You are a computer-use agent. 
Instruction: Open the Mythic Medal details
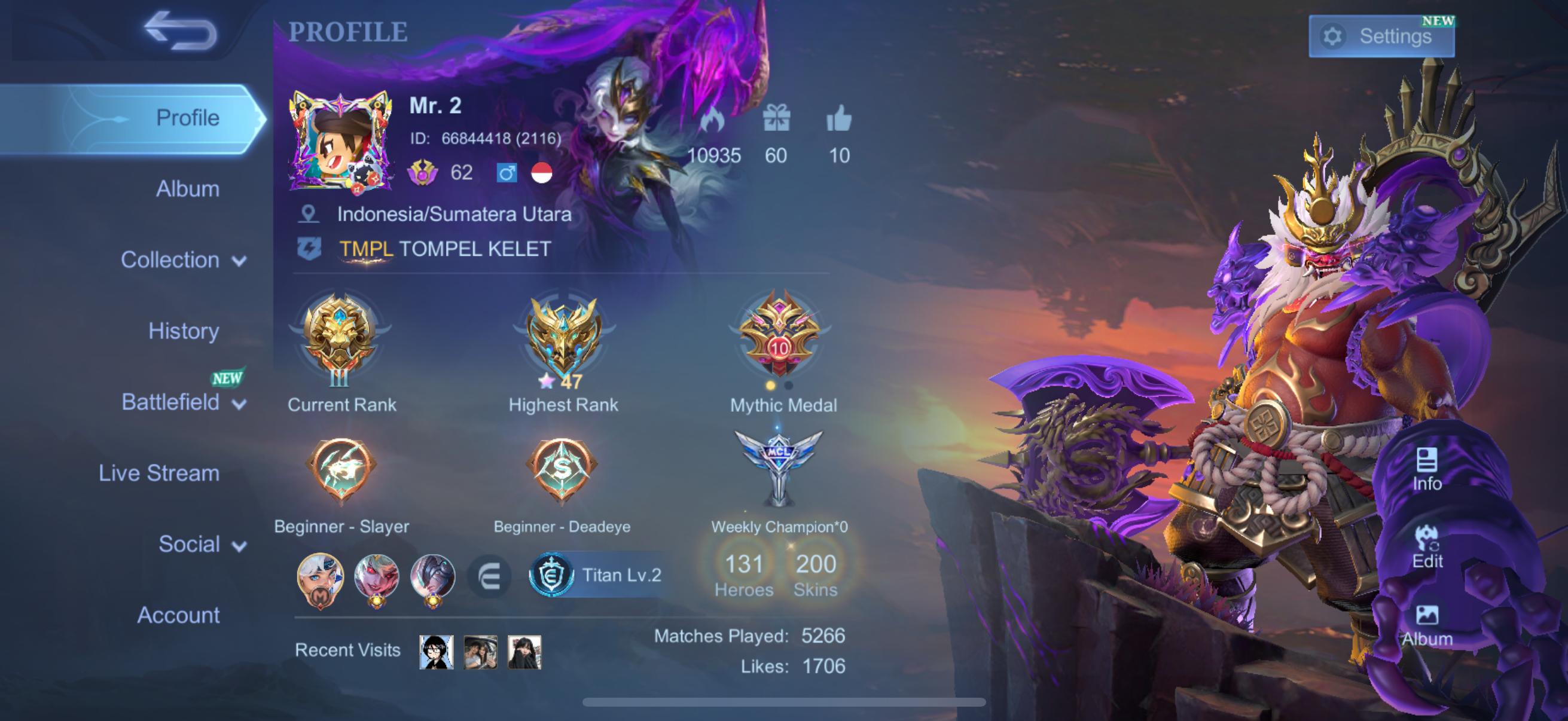(x=779, y=335)
